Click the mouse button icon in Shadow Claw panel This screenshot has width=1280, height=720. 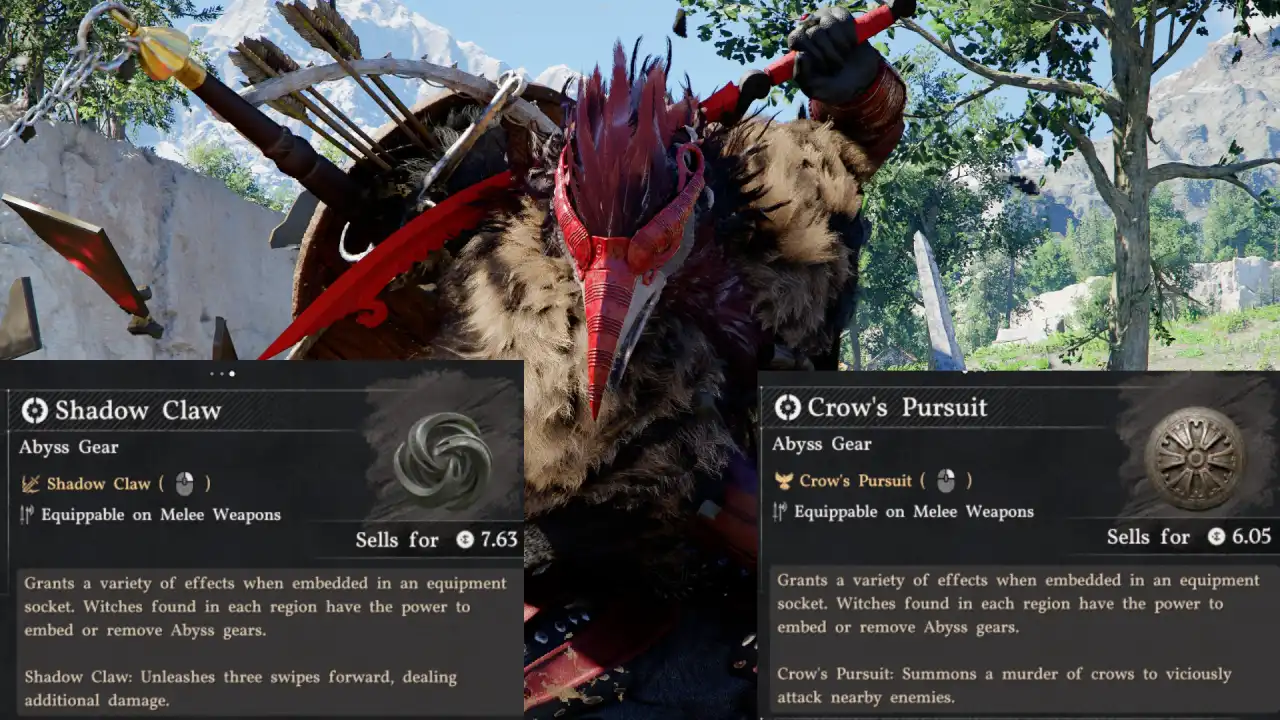click(x=185, y=484)
